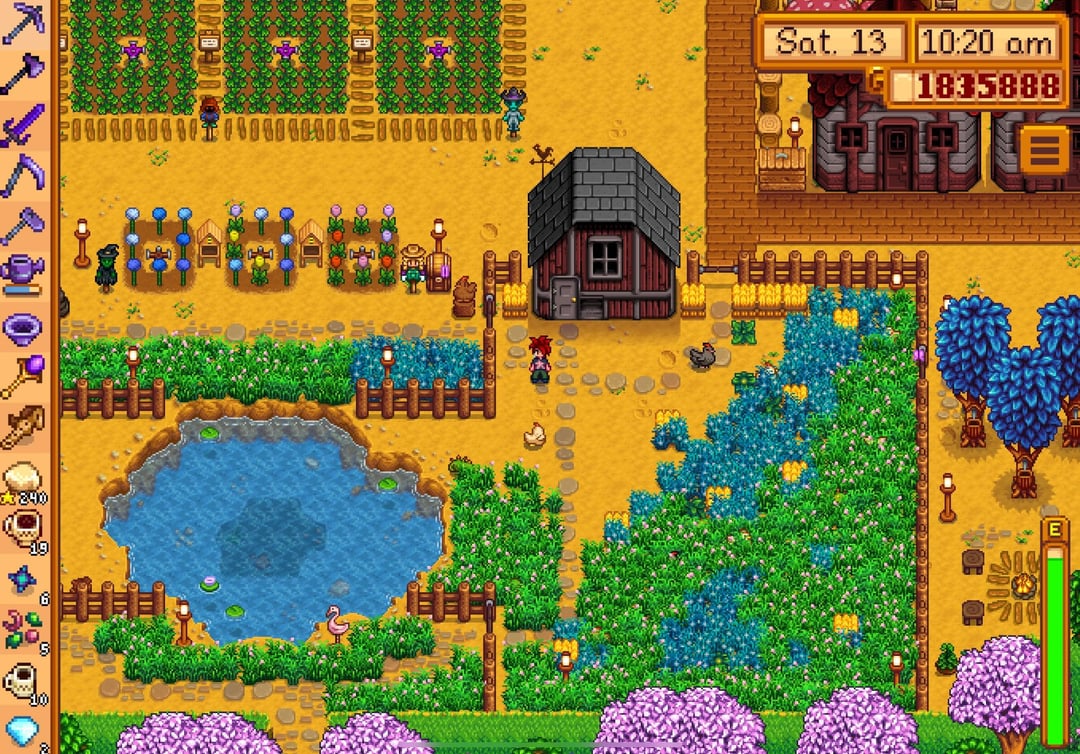The height and width of the screenshot is (754, 1080).
Task: Select the curved-blade scythe tool
Action: 22,175
